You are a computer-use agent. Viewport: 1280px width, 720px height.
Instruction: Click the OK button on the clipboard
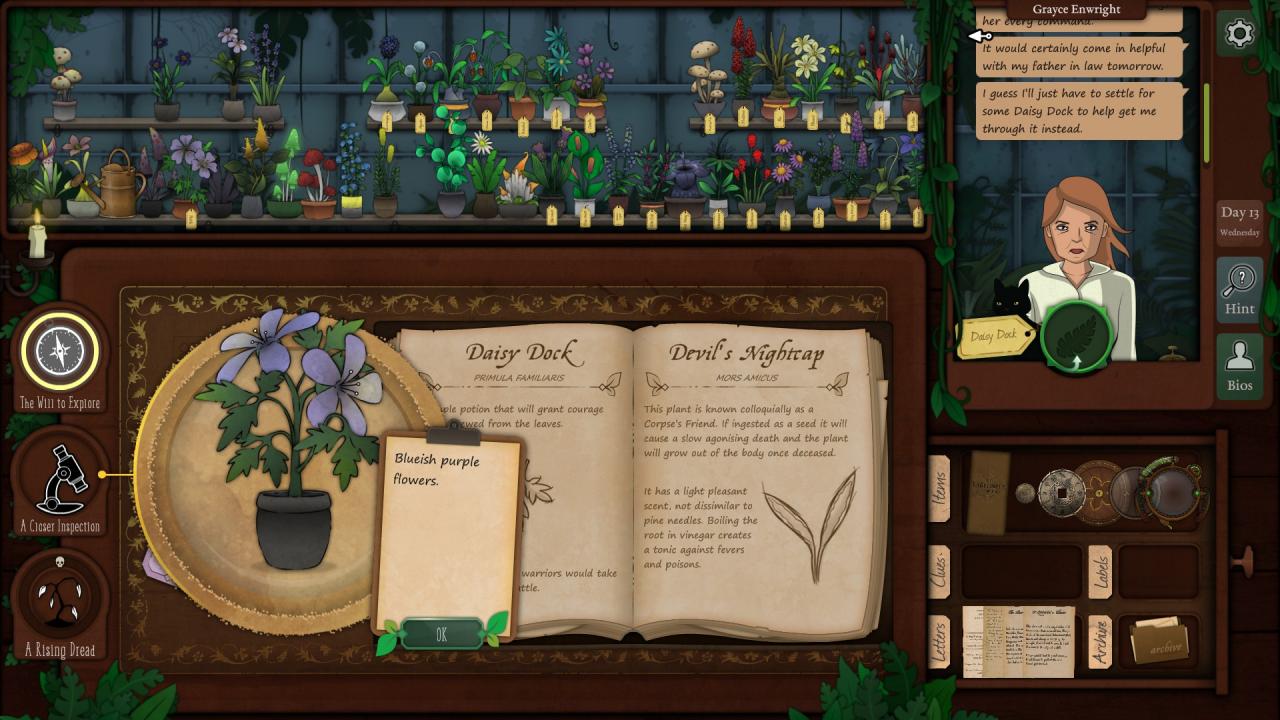[x=442, y=634]
